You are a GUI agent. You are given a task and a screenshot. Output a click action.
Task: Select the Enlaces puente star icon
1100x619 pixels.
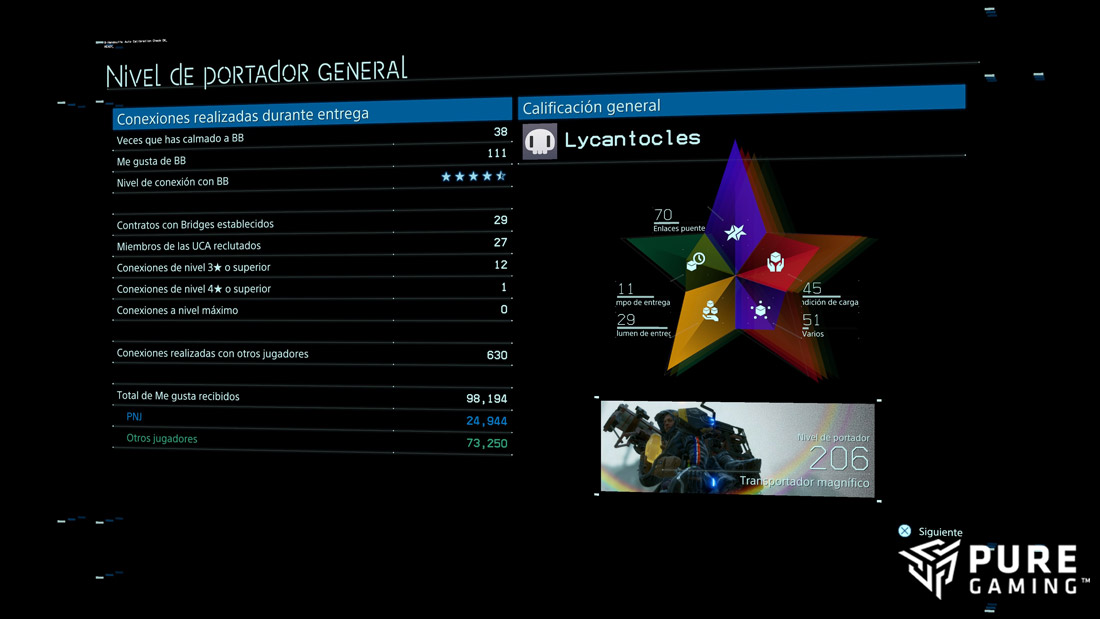(x=736, y=233)
